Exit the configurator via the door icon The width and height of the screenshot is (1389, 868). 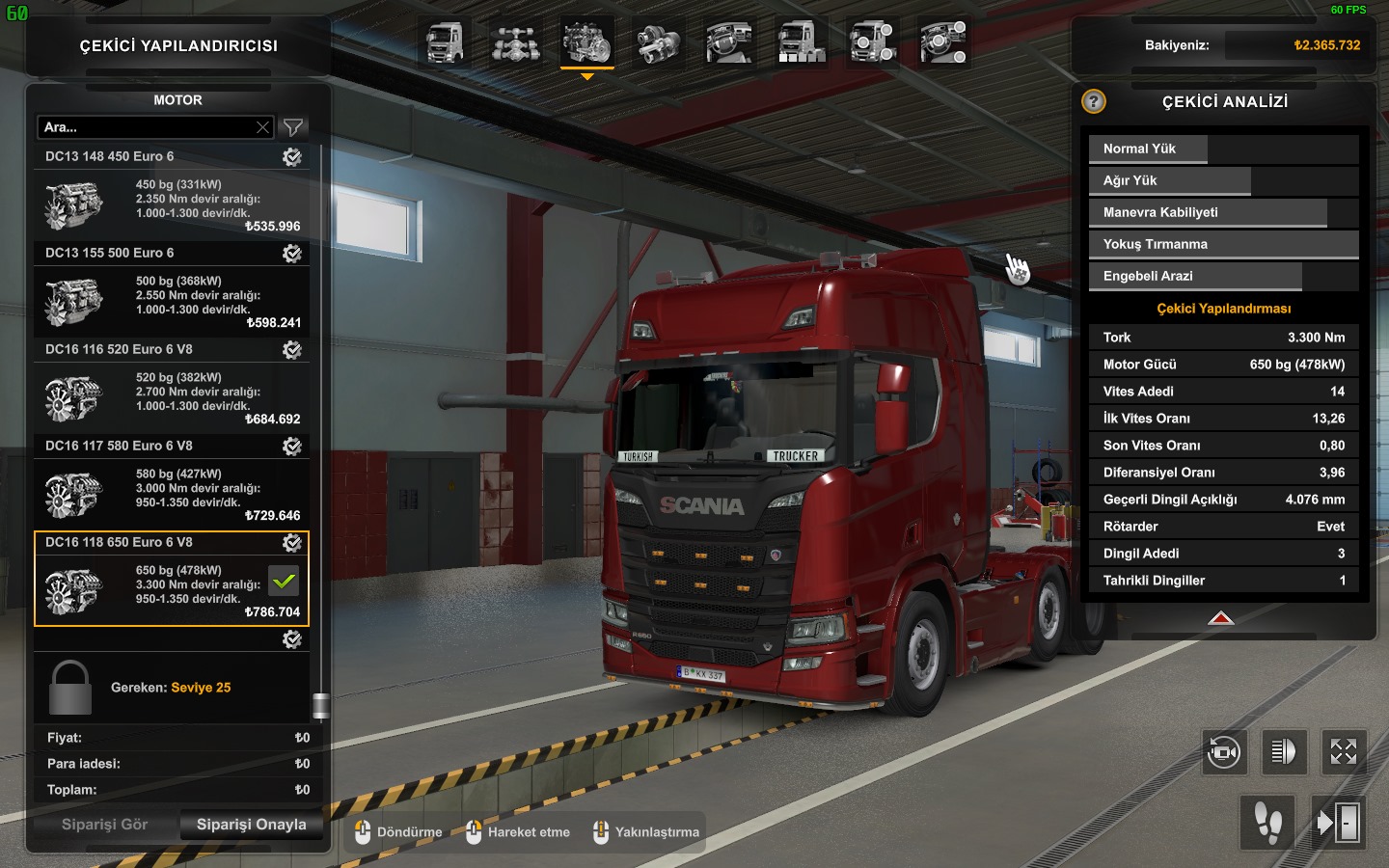click(1339, 823)
